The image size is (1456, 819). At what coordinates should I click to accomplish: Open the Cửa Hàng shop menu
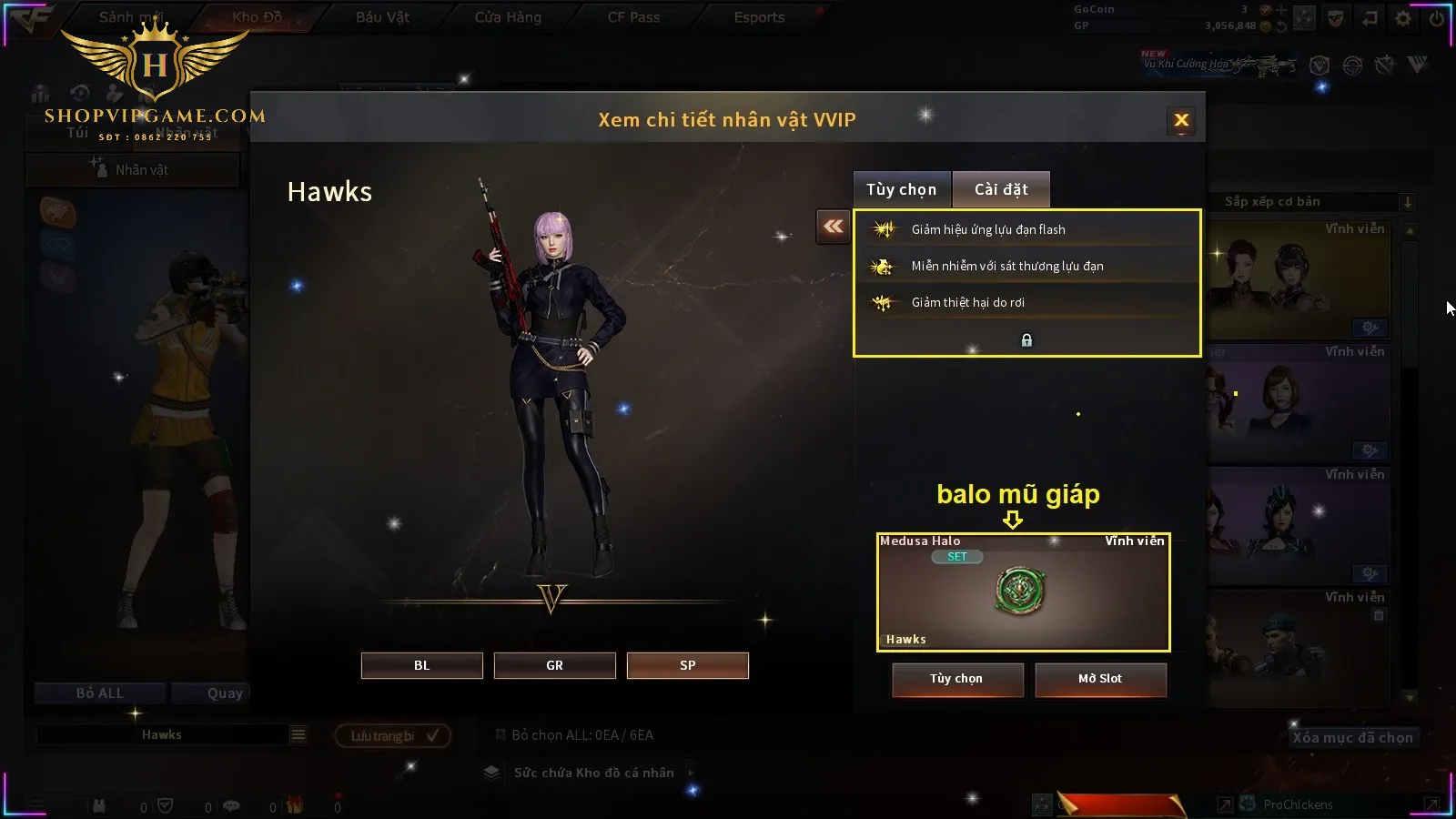tap(508, 17)
